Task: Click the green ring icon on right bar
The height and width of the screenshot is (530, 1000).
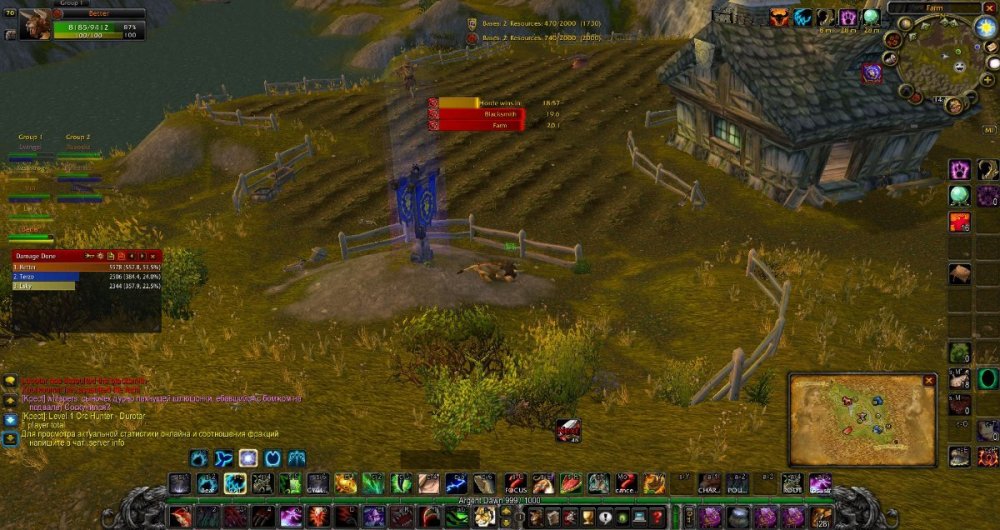Action: pos(987,378)
